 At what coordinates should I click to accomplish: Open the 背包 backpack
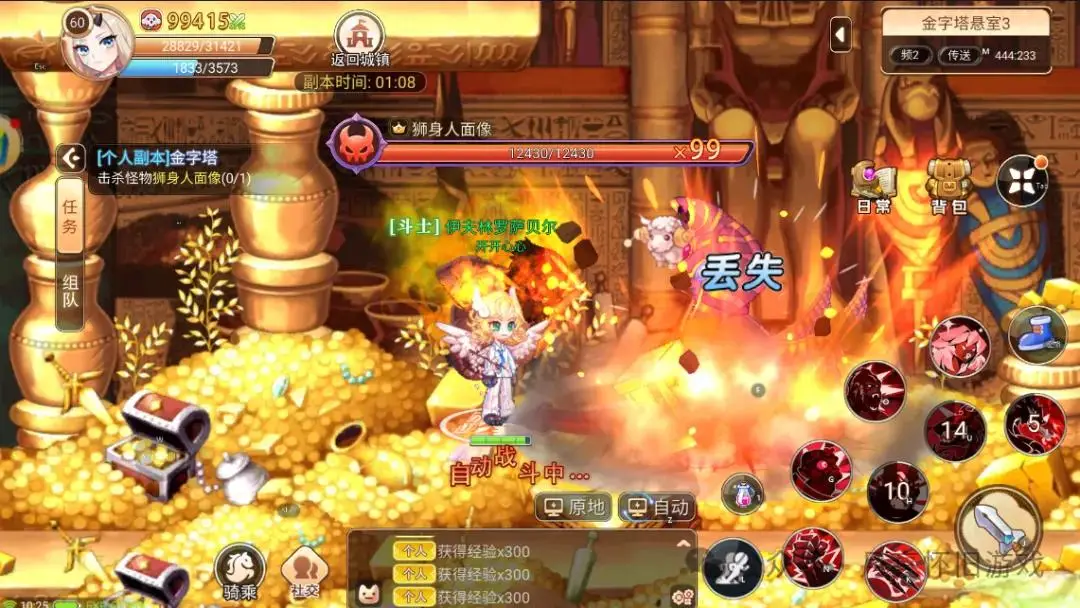(x=948, y=186)
